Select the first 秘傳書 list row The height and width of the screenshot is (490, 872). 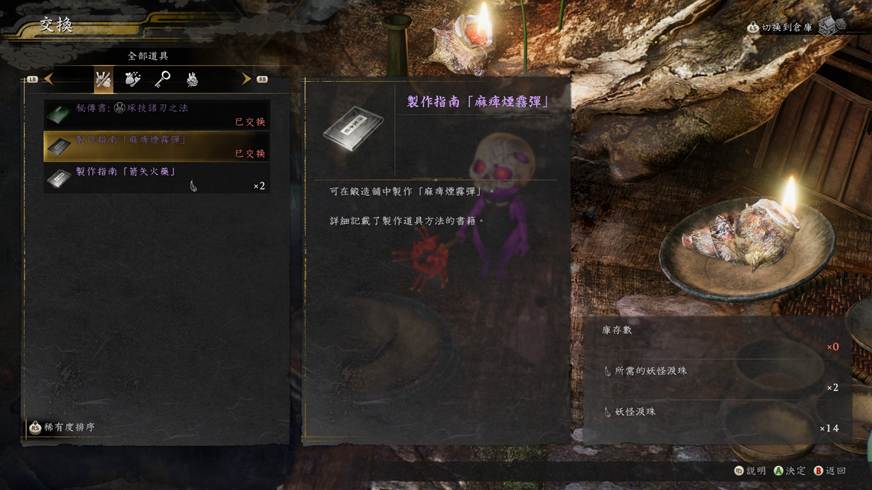click(156, 115)
